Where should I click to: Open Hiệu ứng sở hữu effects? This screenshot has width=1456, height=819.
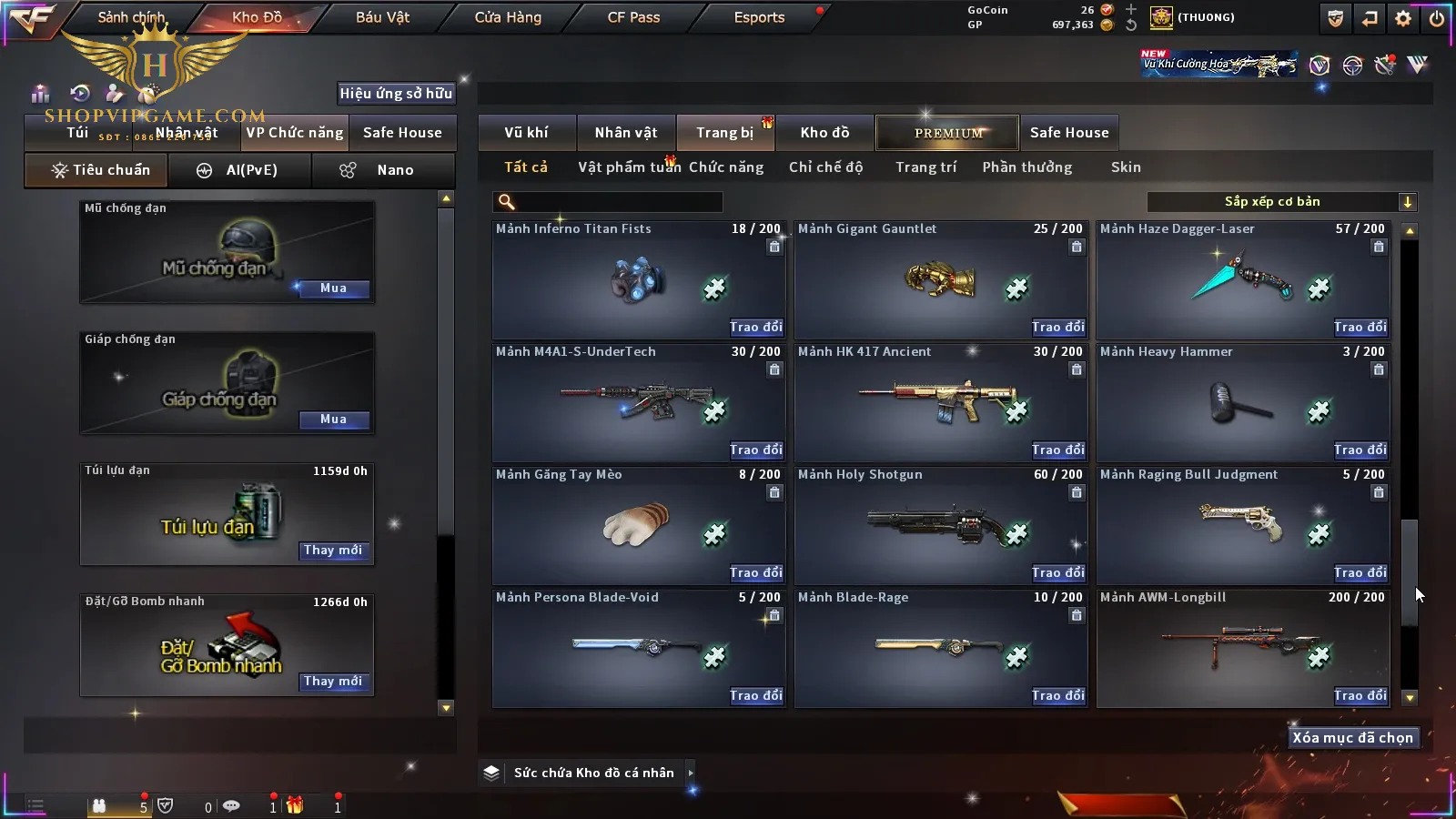(x=396, y=93)
